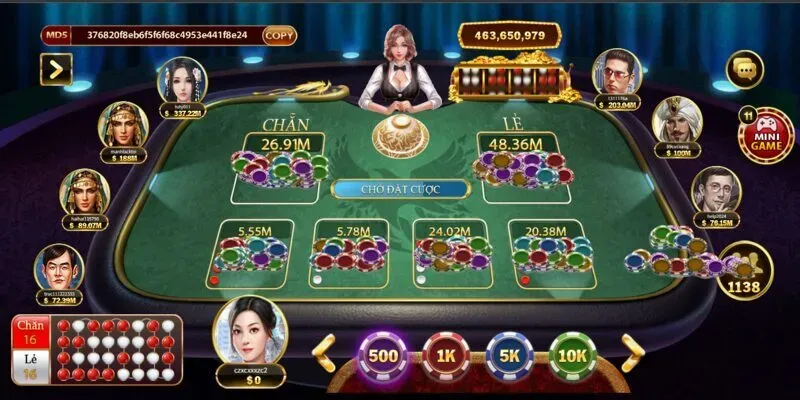Pick the 5K betting chip

pos(510,354)
